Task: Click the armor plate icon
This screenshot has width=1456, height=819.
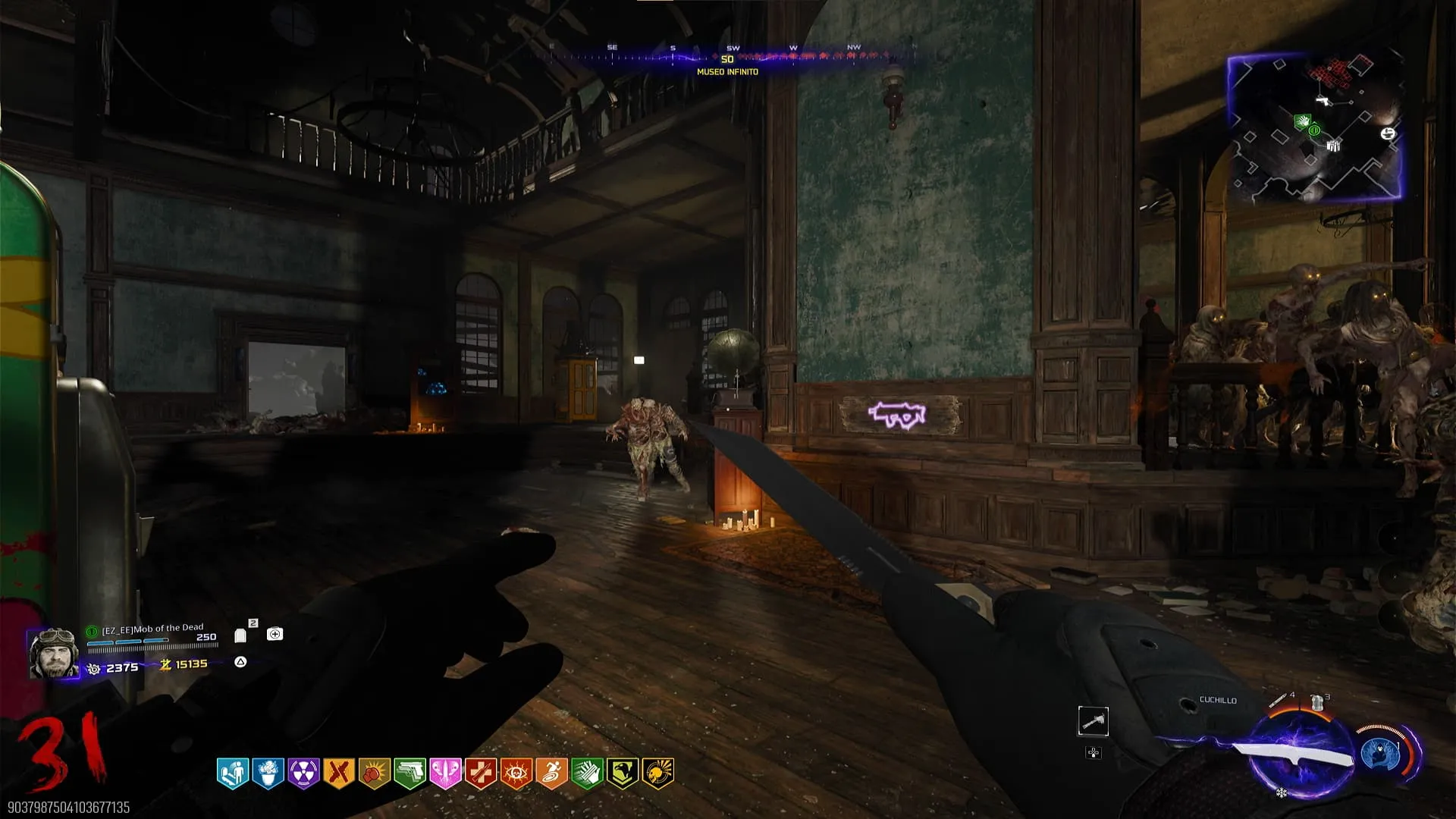Action: click(240, 635)
